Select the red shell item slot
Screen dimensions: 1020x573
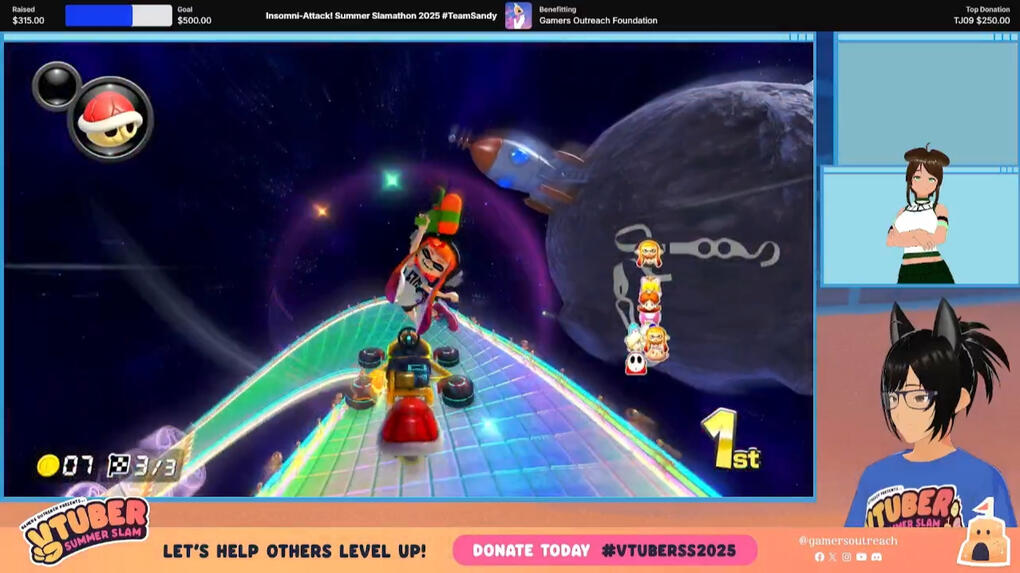pyautogui.click(x=109, y=118)
